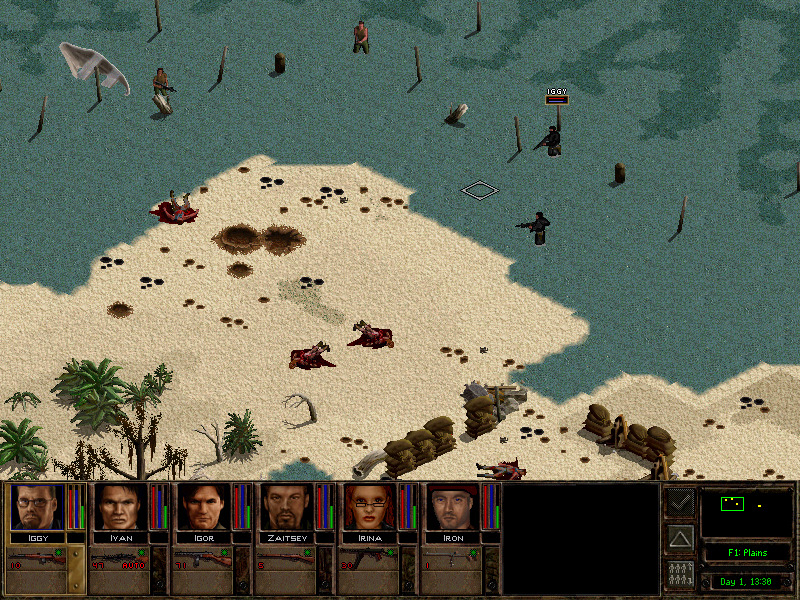Click the F1: Plains sector label

[746, 553]
